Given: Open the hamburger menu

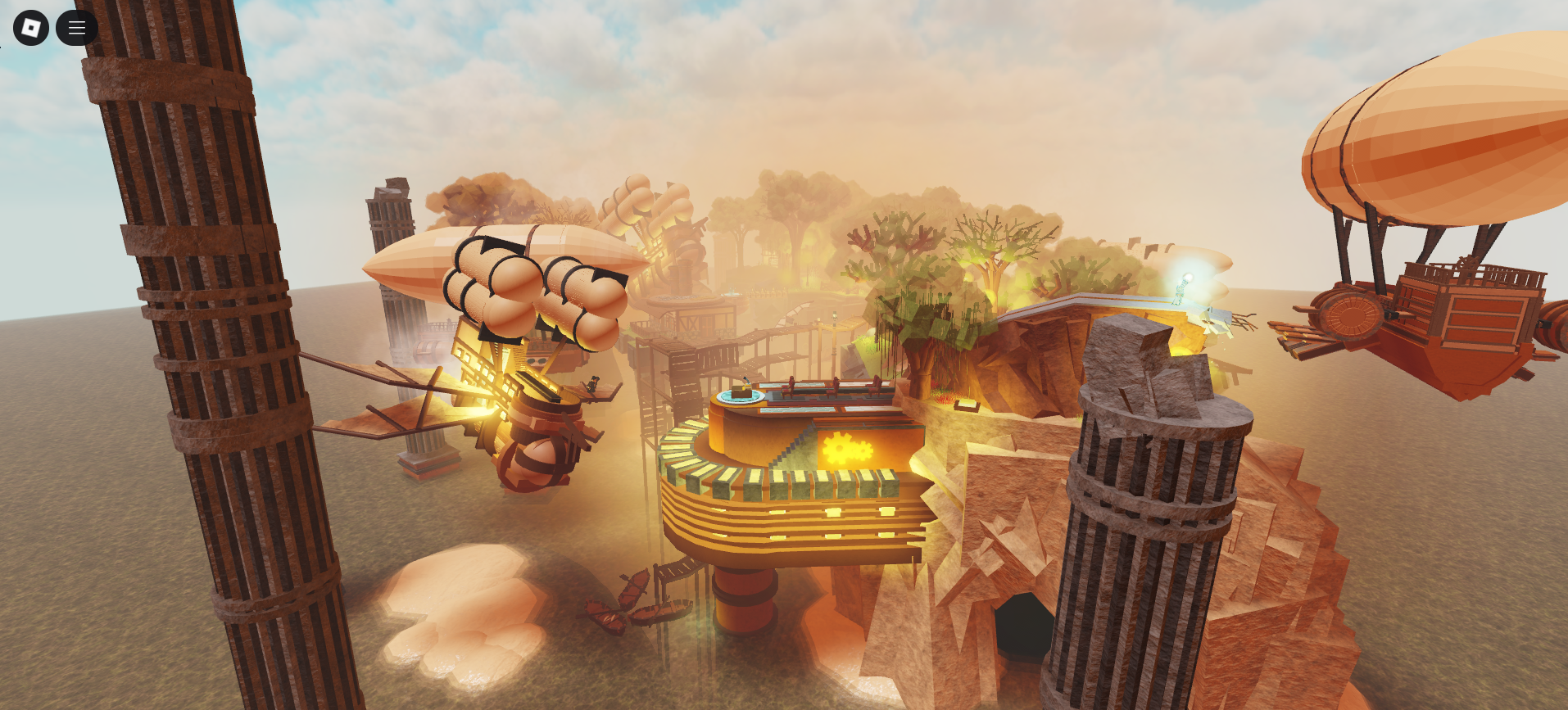Looking at the screenshot, I should [76, 27].
